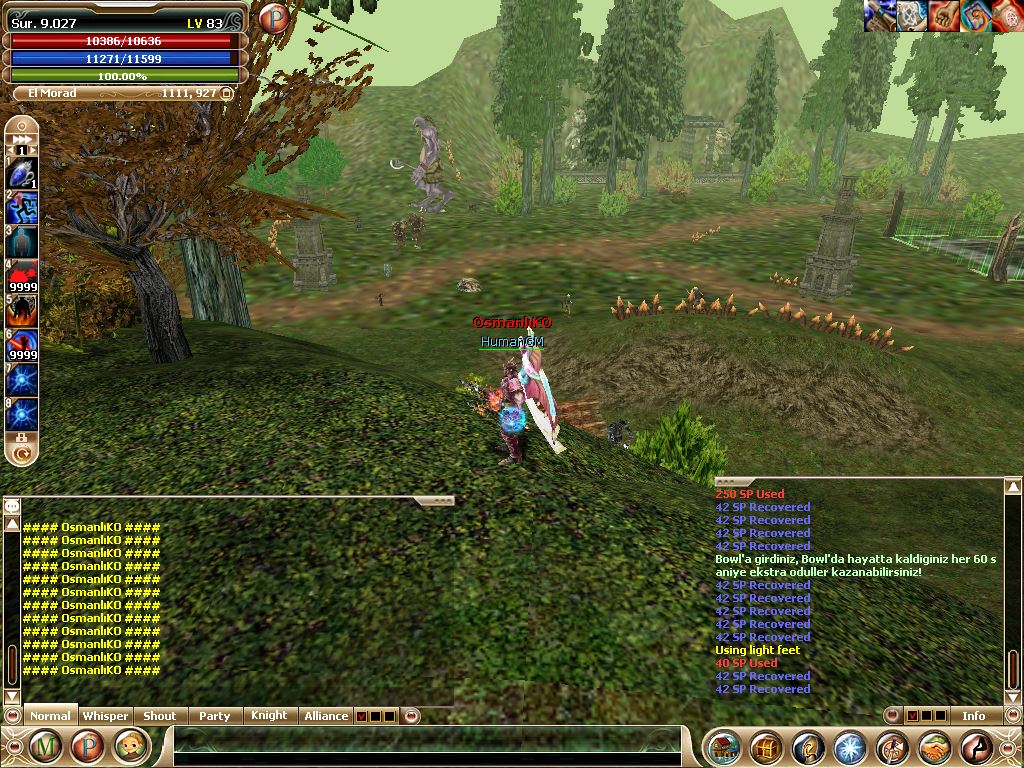Open the treasure chest inventory

pos(765,747)
